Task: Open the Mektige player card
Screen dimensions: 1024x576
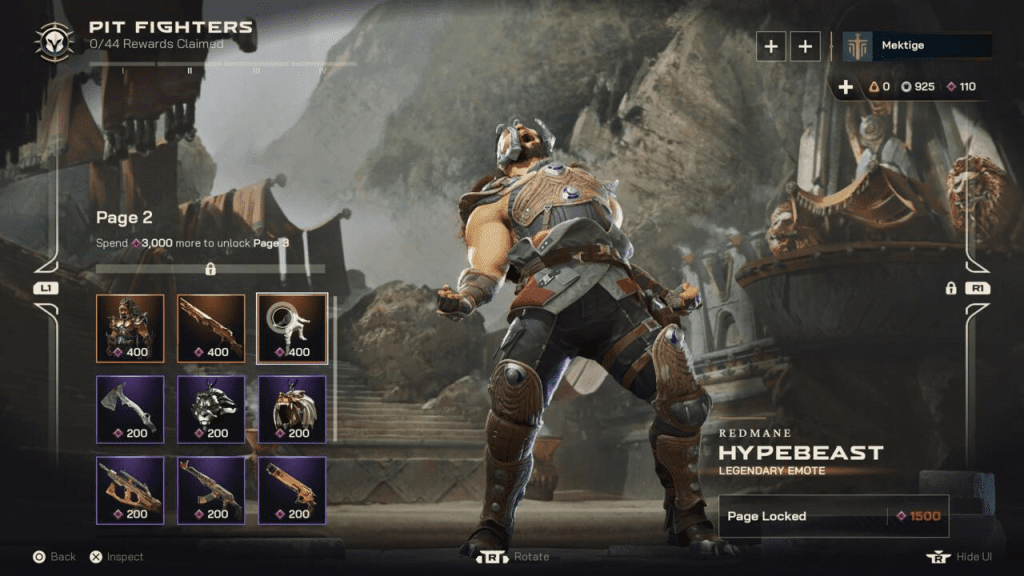Action: [x=917, y=46]
